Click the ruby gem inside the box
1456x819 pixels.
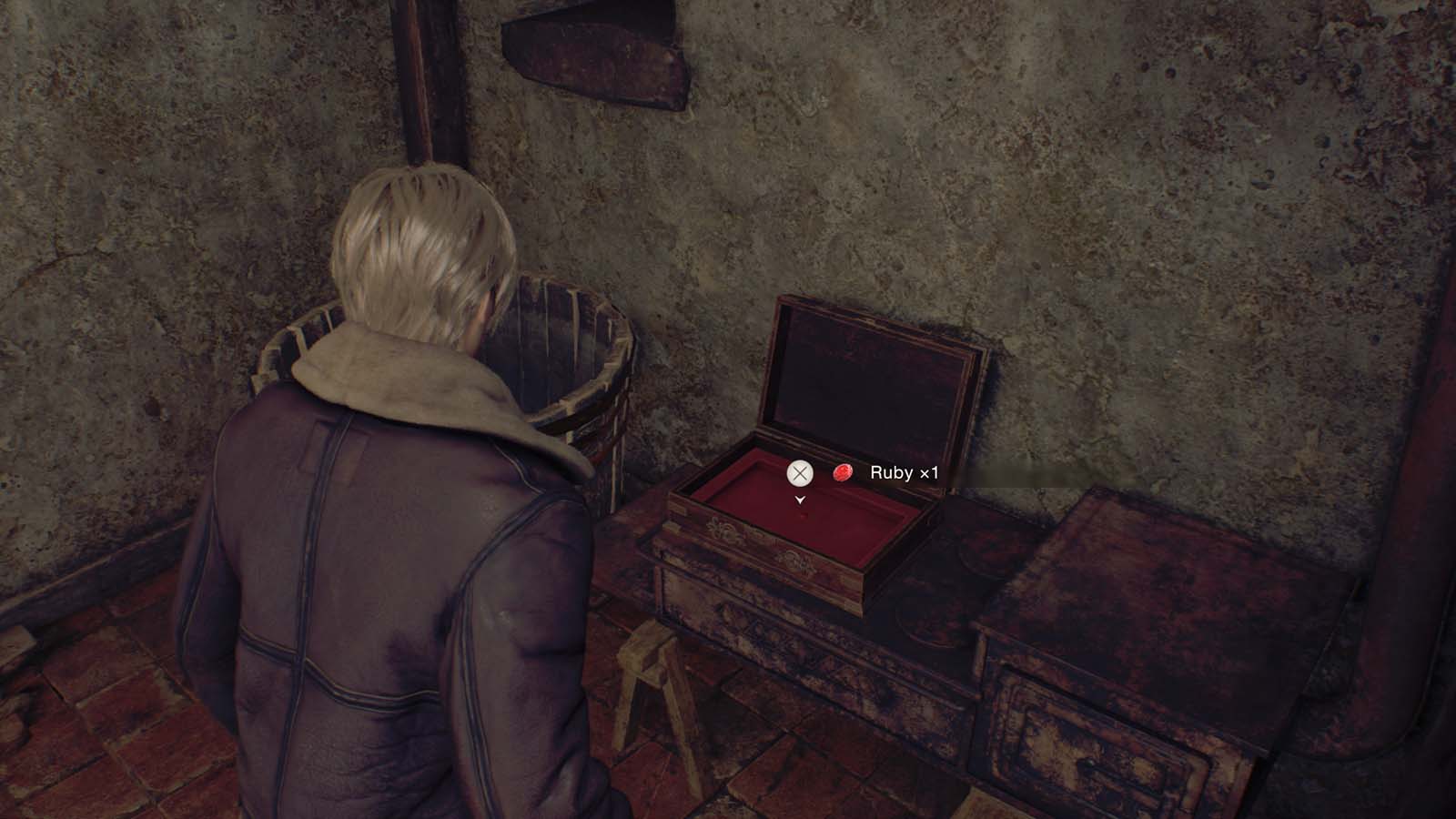pos(804,516)
